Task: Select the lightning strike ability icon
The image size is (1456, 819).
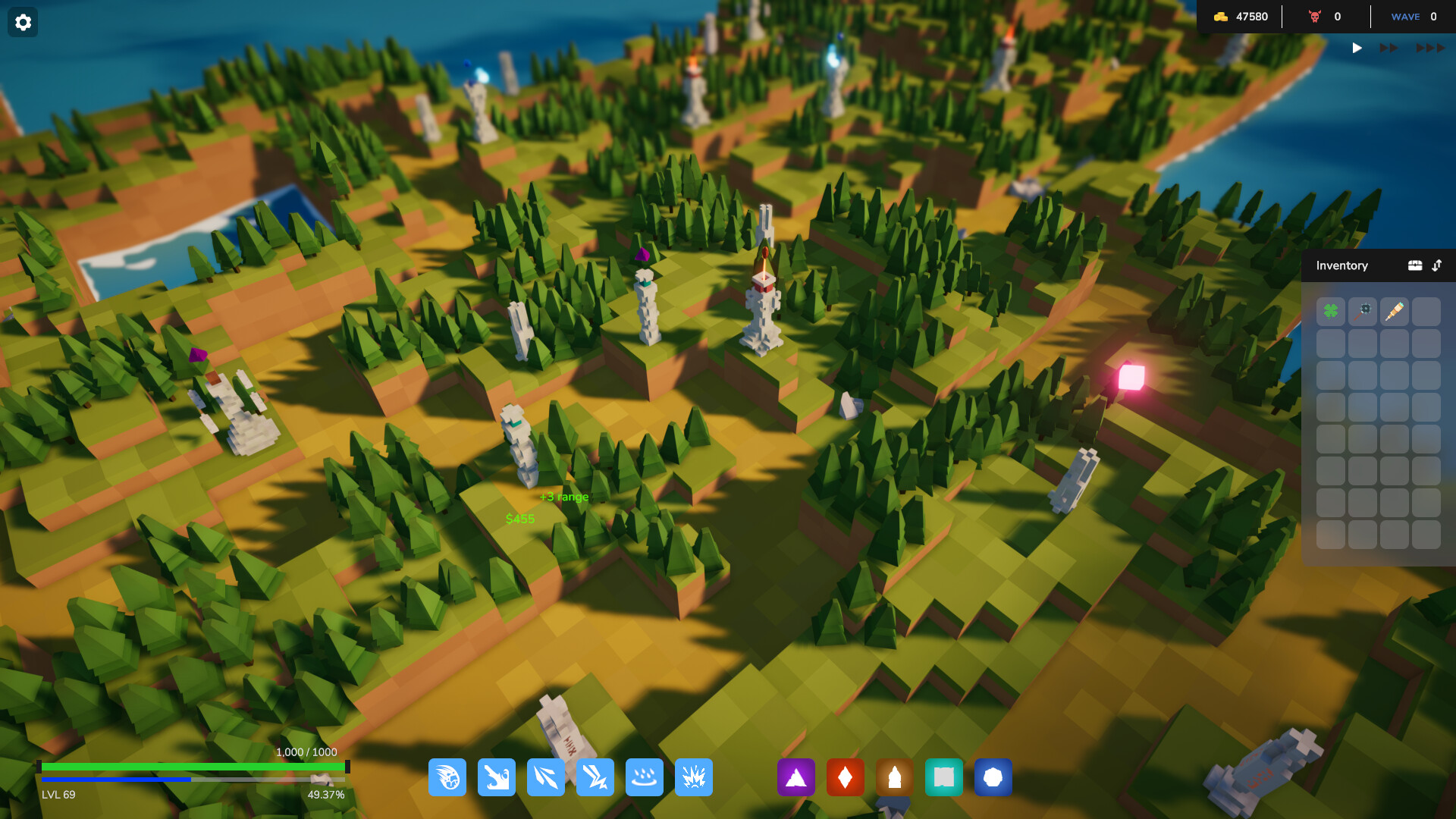Action: (x=595, y=777)
